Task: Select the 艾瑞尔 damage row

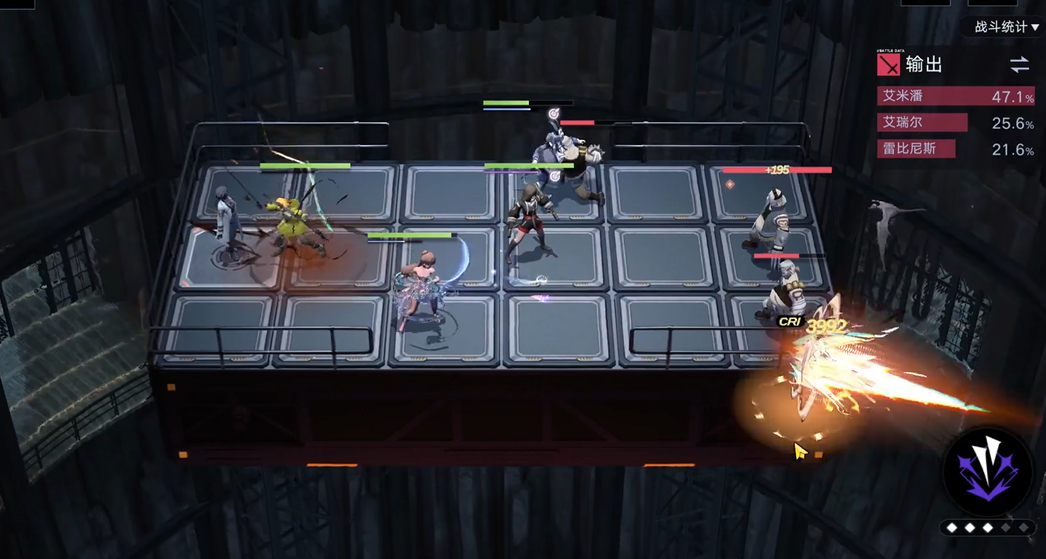Action: (x=955, y=123)
